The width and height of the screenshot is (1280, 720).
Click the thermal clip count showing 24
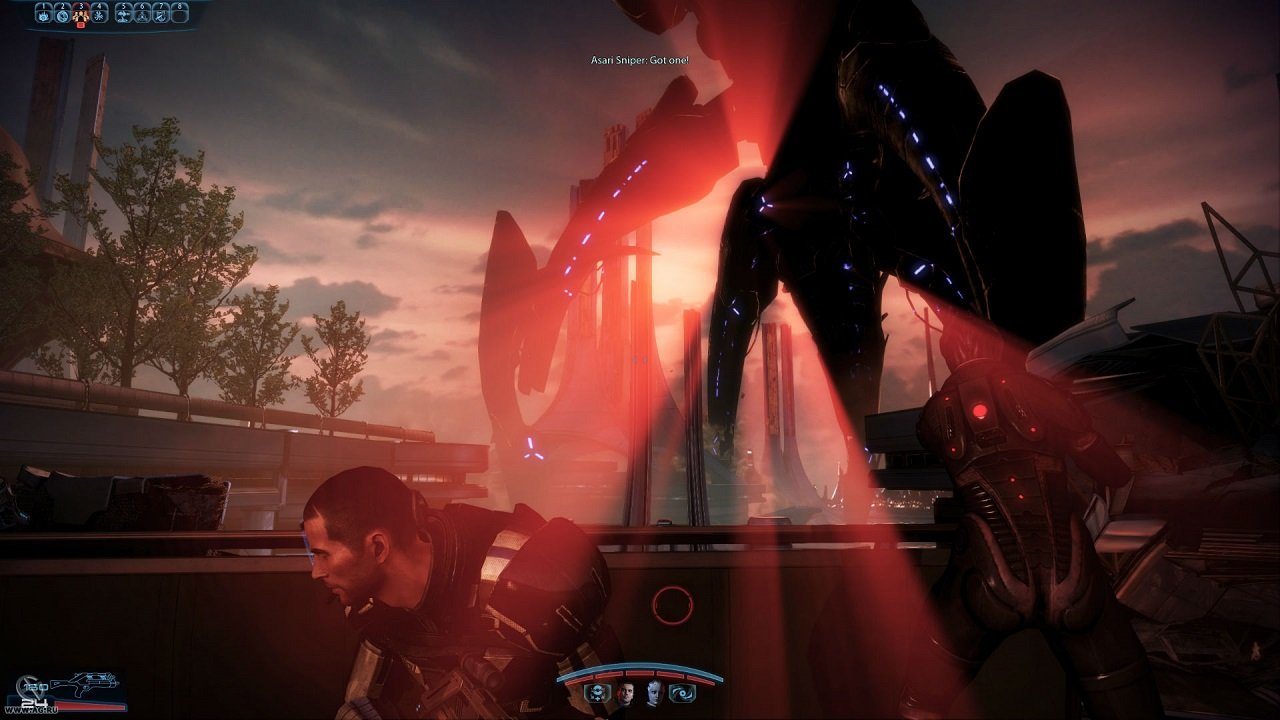[35, 701]
